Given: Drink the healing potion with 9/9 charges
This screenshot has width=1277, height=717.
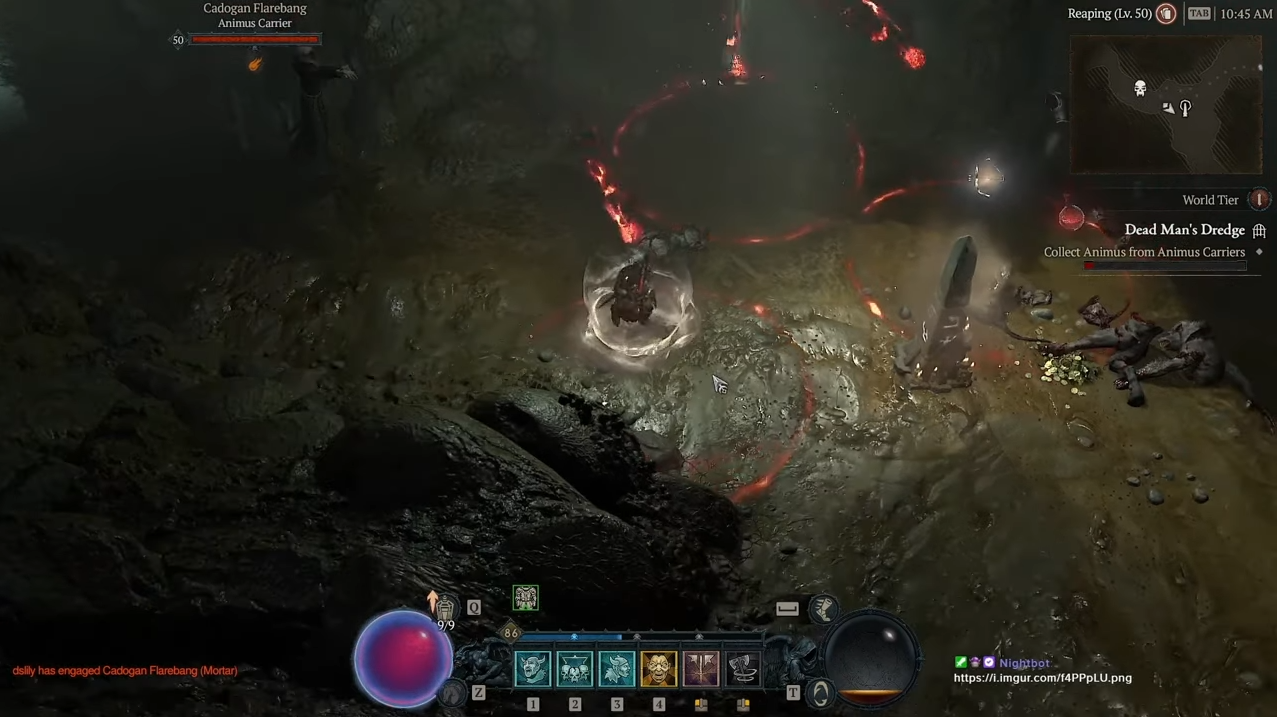Looking at the screenshot, I should coord(445,609).
